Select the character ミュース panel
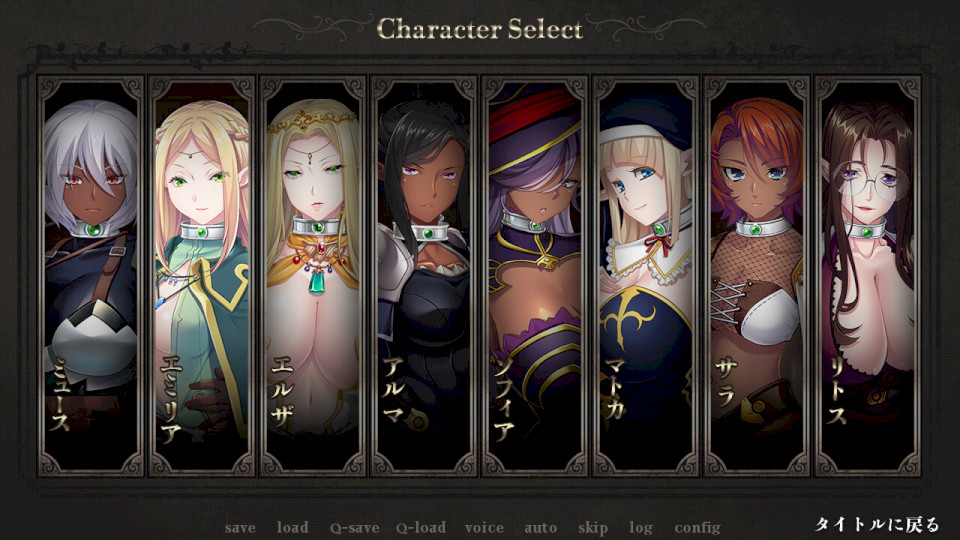Viewport: 960px width, 540px height. point(90,275)
